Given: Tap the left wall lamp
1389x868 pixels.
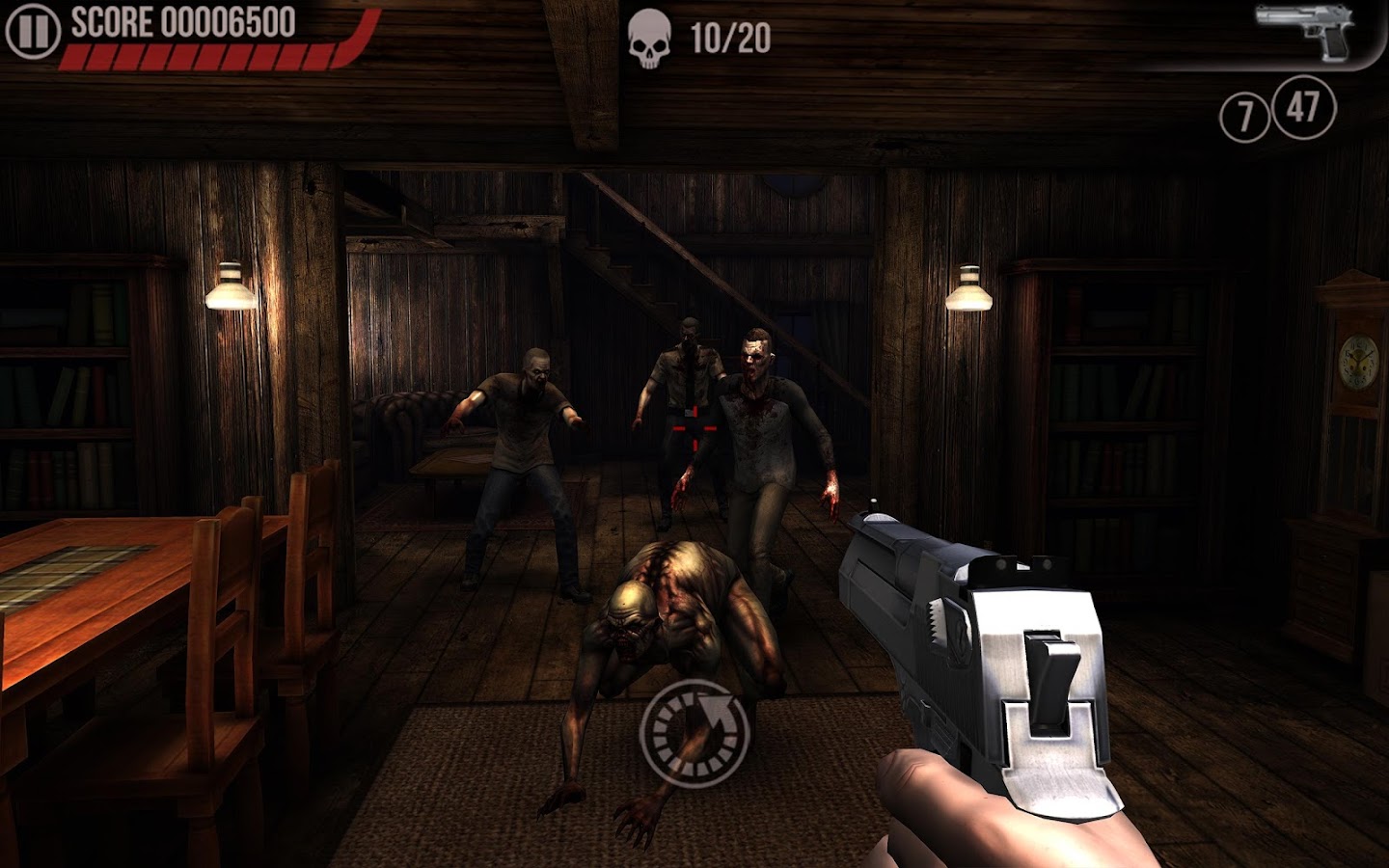Looking at the screenshot, I should pos(231,285).
